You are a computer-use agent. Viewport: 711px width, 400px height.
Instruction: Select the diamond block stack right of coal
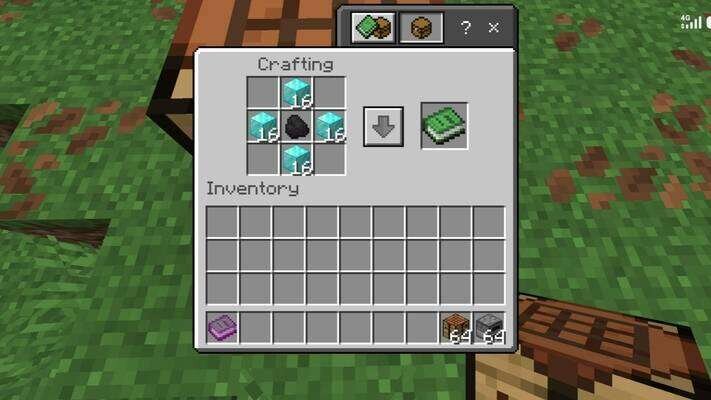click(330, 126)
